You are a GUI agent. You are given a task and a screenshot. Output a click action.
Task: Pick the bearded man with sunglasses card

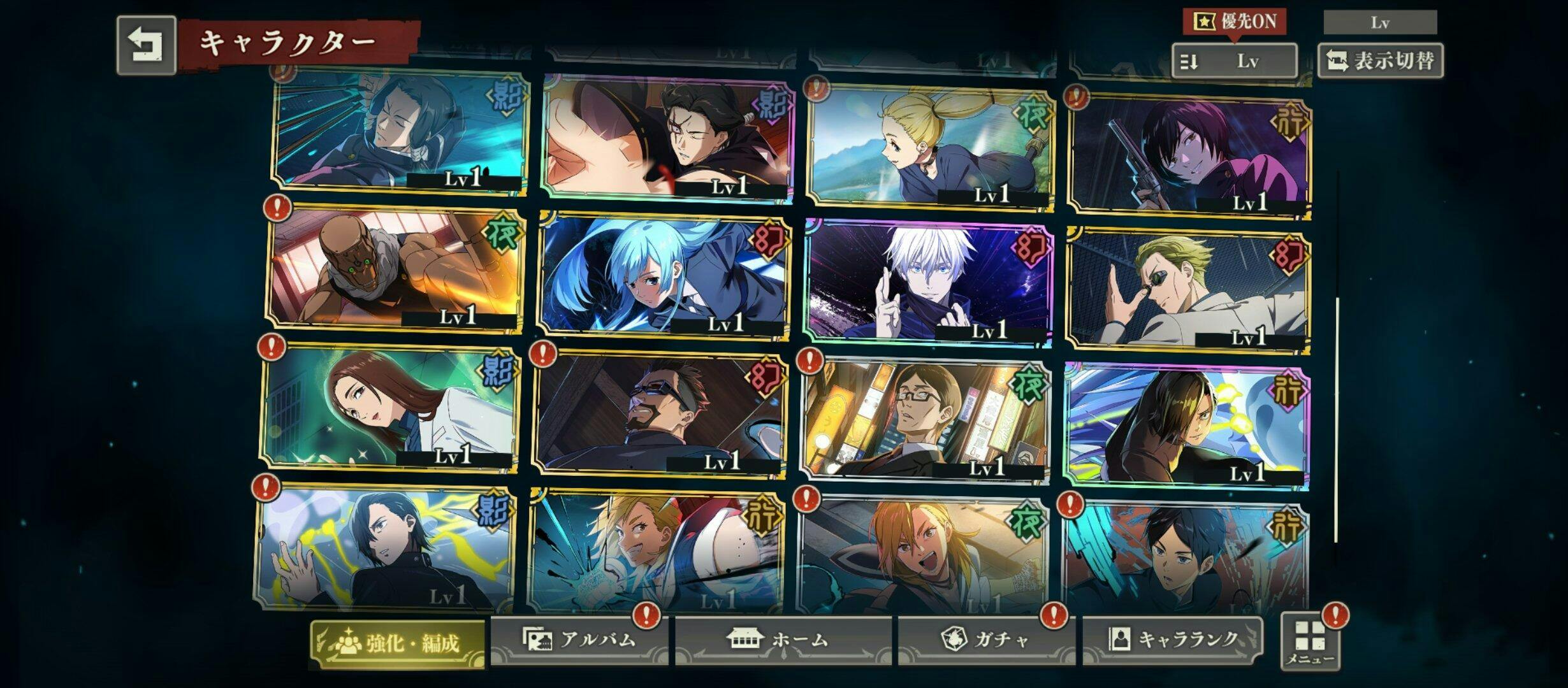658,414
